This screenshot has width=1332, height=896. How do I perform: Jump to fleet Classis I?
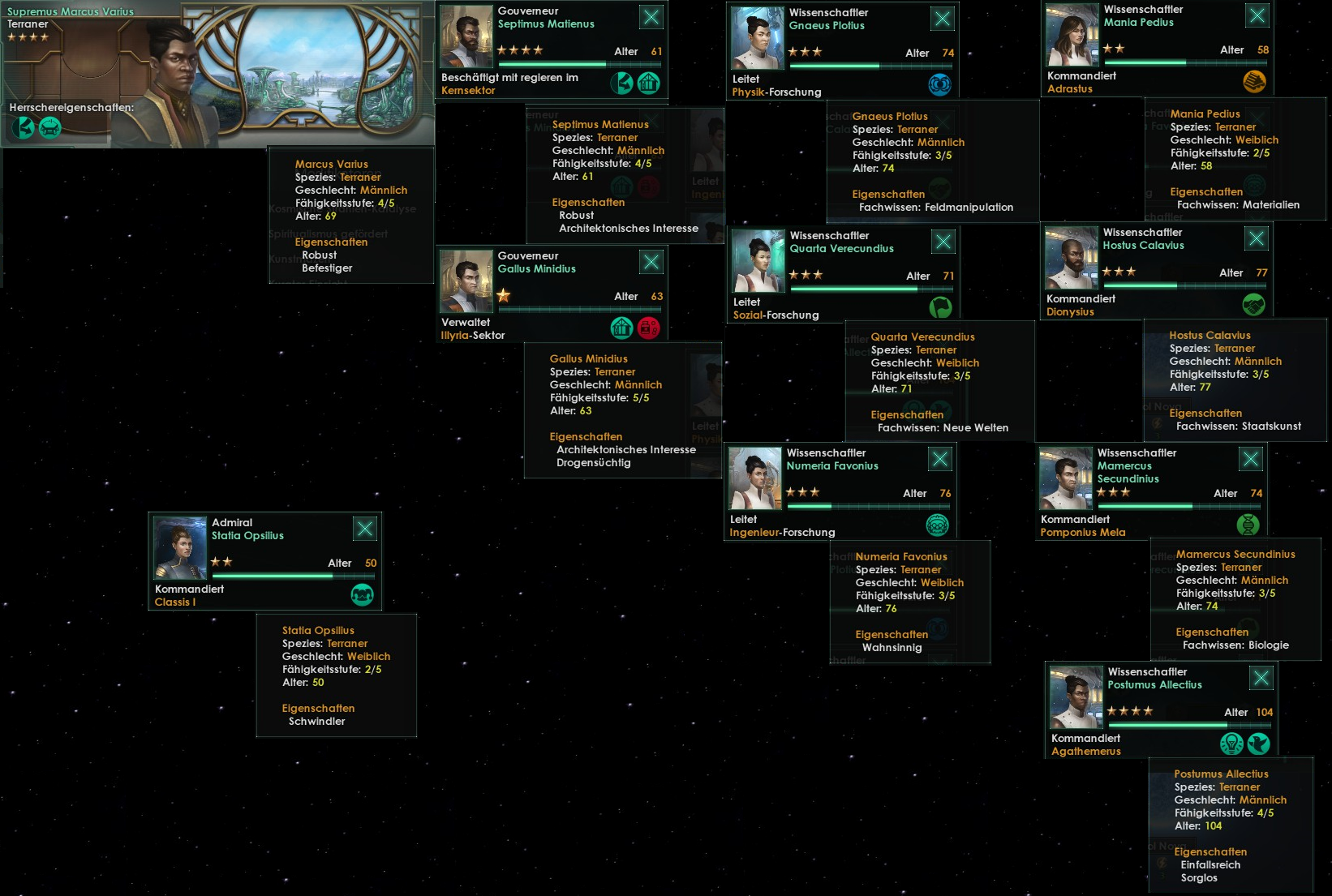[175, 602]
